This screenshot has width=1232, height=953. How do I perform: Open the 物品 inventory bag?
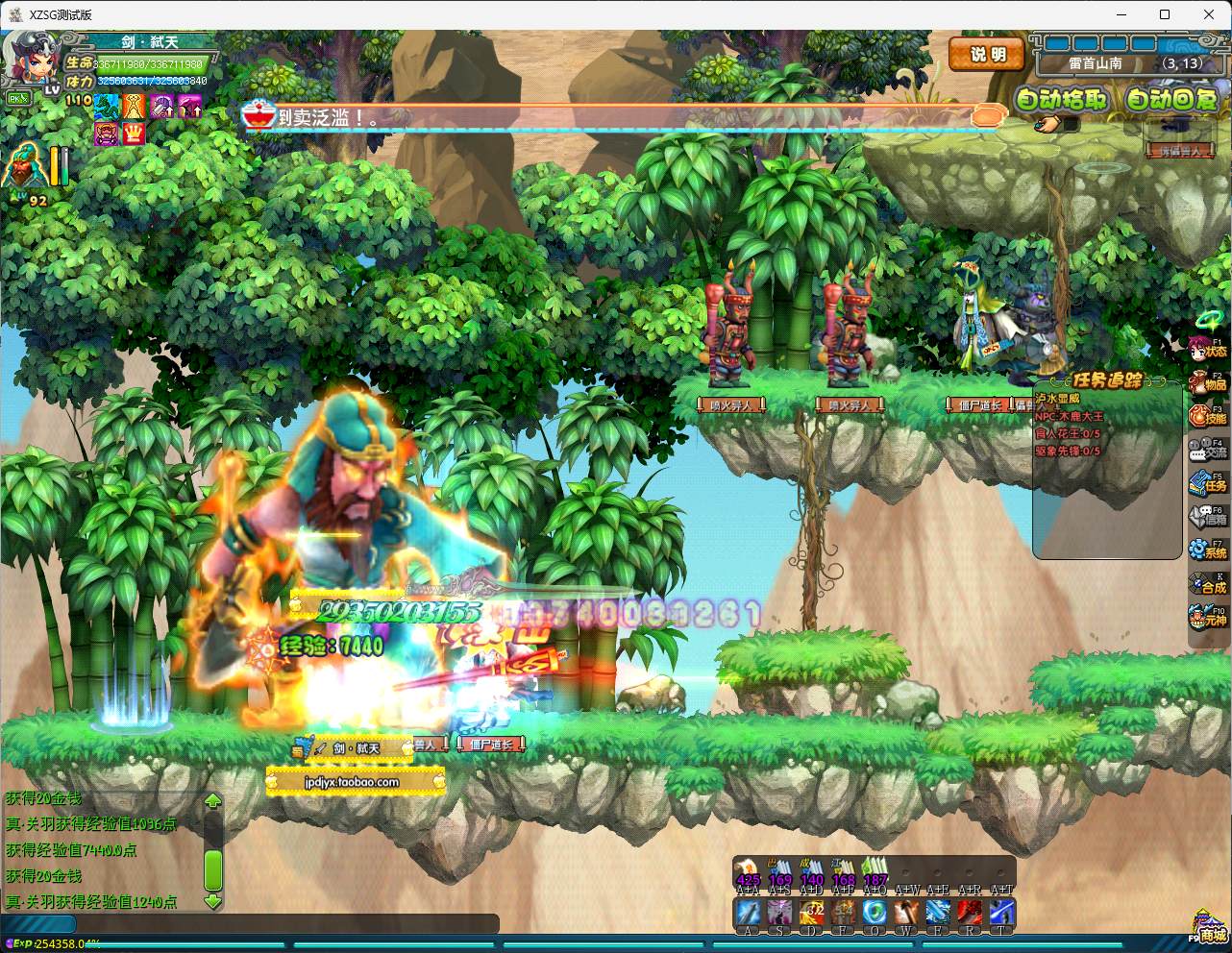pyautogui.click(x=1209, y=383)
